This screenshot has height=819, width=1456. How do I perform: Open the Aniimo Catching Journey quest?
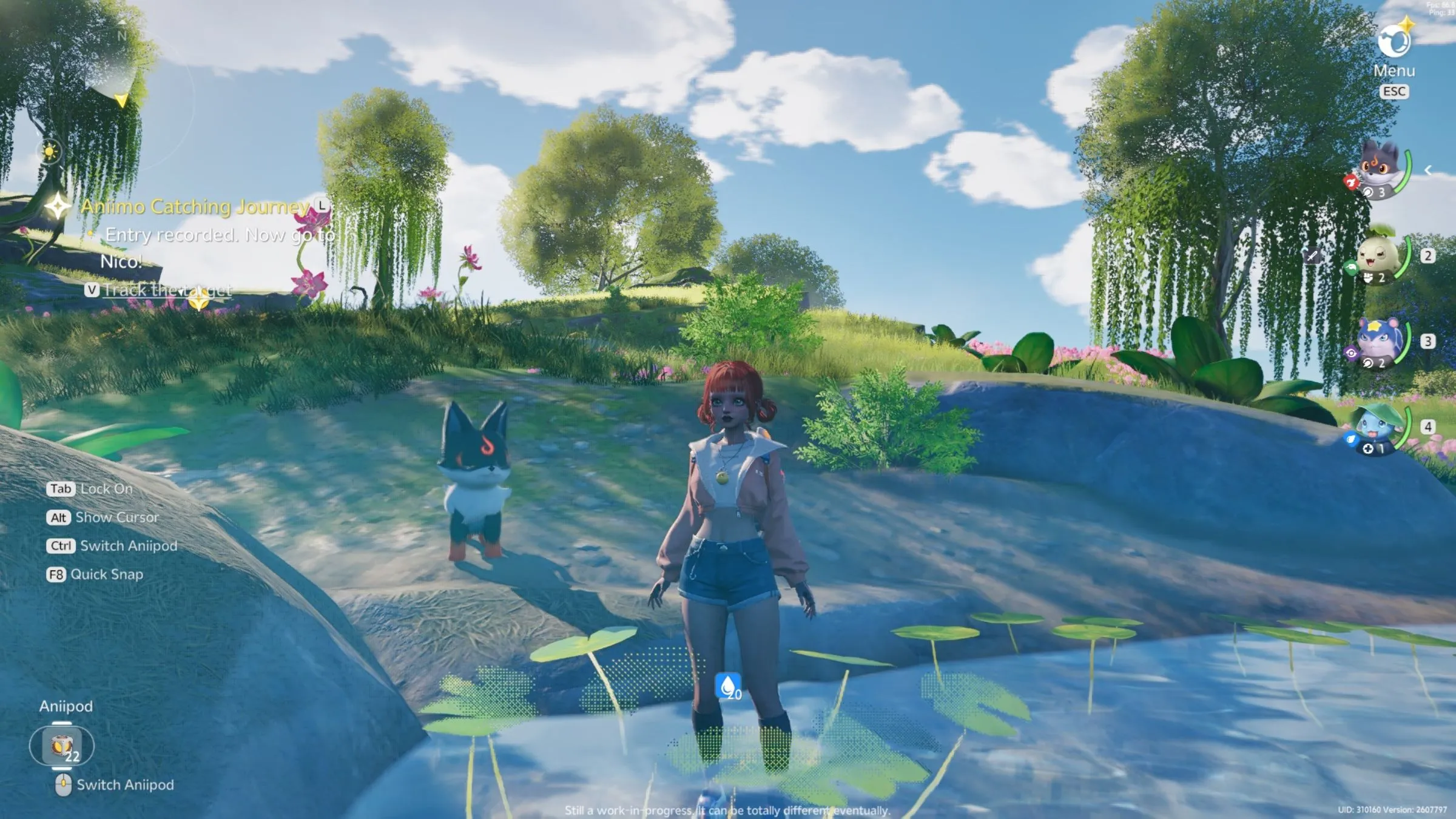tap(195, 207)
